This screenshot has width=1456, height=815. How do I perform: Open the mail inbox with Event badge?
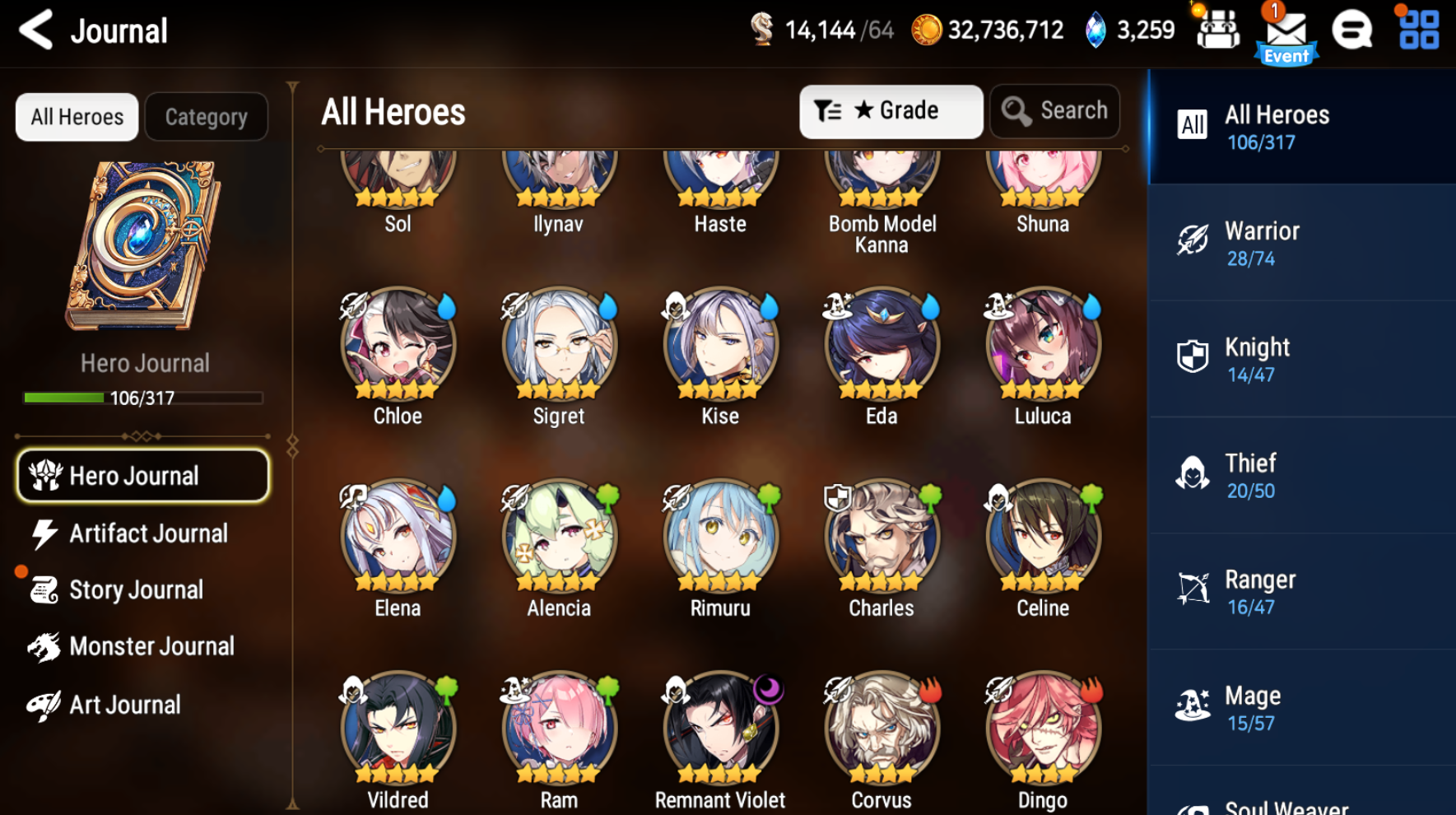1285,30
